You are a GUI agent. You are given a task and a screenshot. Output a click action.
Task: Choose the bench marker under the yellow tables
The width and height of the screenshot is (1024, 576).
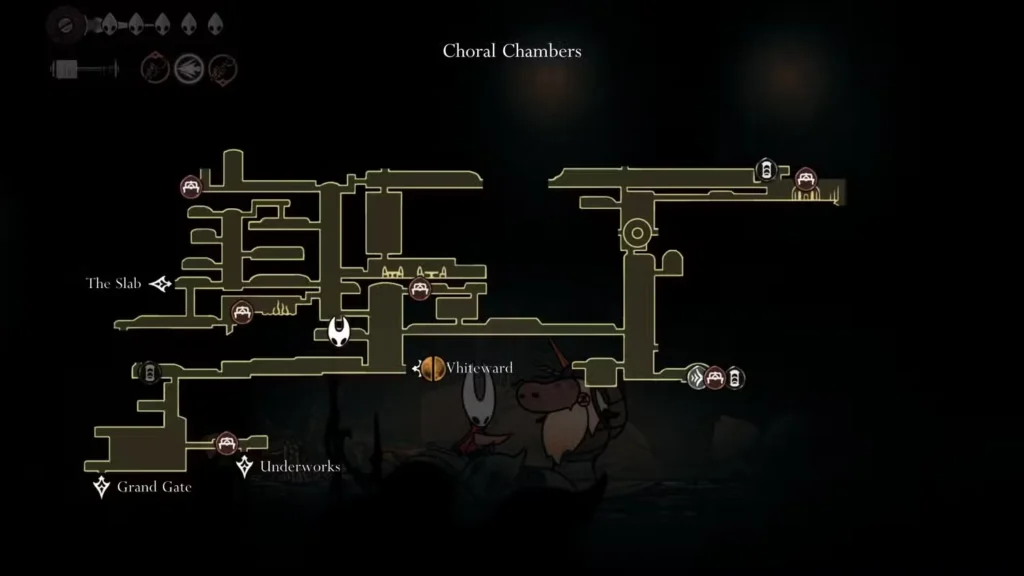point(420,290)
